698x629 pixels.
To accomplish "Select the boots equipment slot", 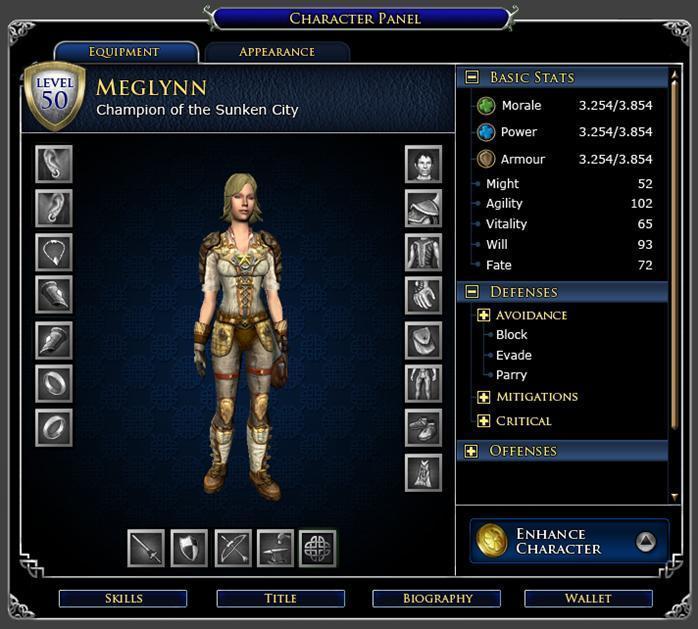I will (423, 427).
